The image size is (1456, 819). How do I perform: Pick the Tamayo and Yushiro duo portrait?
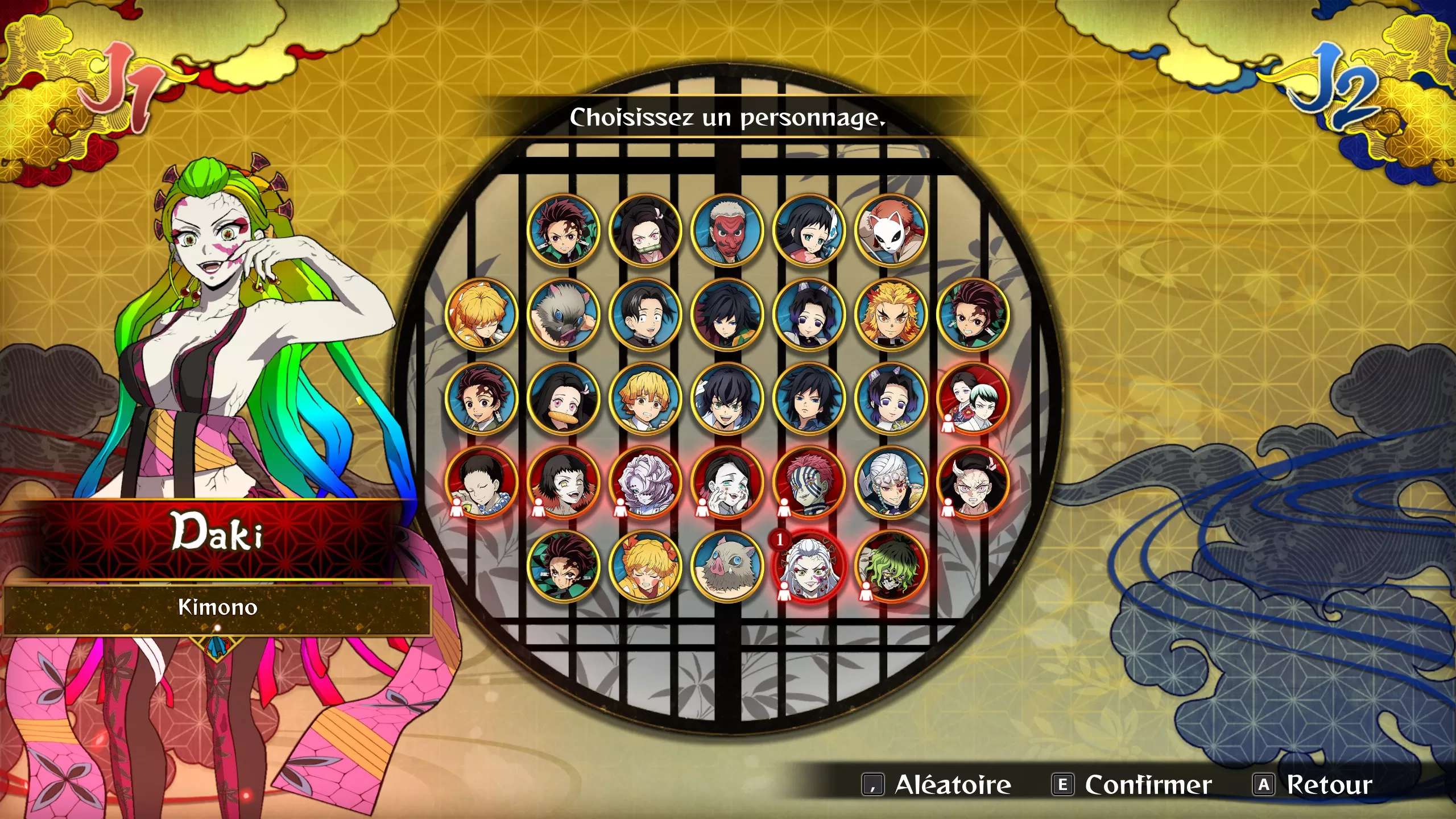pos(973,399)
